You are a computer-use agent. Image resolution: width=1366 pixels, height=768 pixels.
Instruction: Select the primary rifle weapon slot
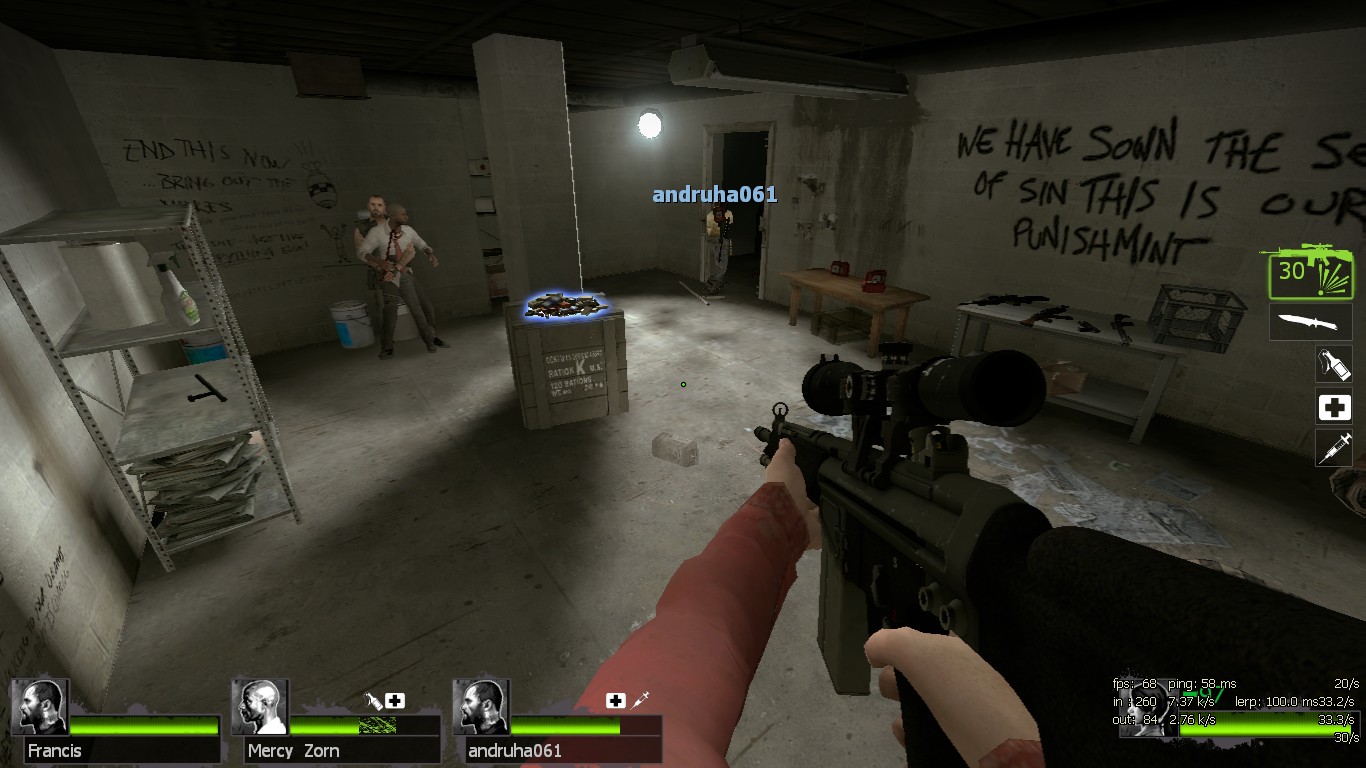(1310, 275)
